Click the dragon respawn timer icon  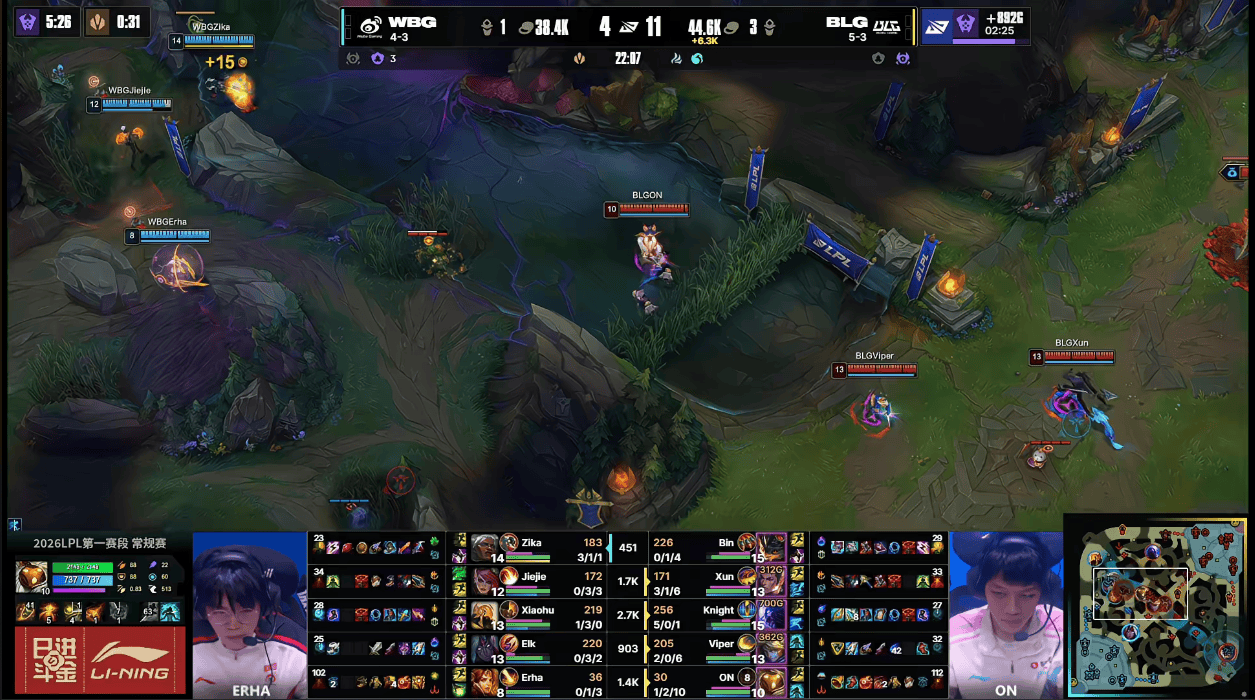point(97,22)
